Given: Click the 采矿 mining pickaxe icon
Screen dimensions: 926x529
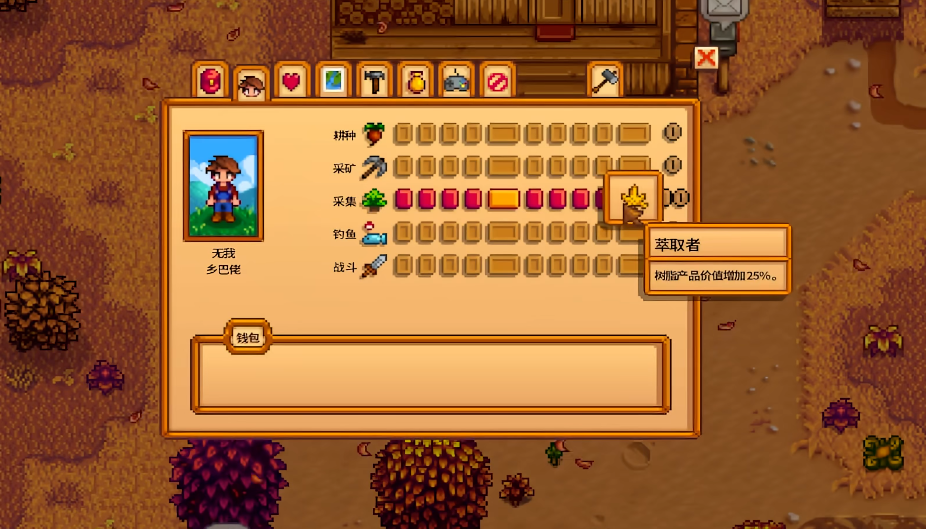Looking at the screenshot, I should pyautogui.click(x=374, y=166).
